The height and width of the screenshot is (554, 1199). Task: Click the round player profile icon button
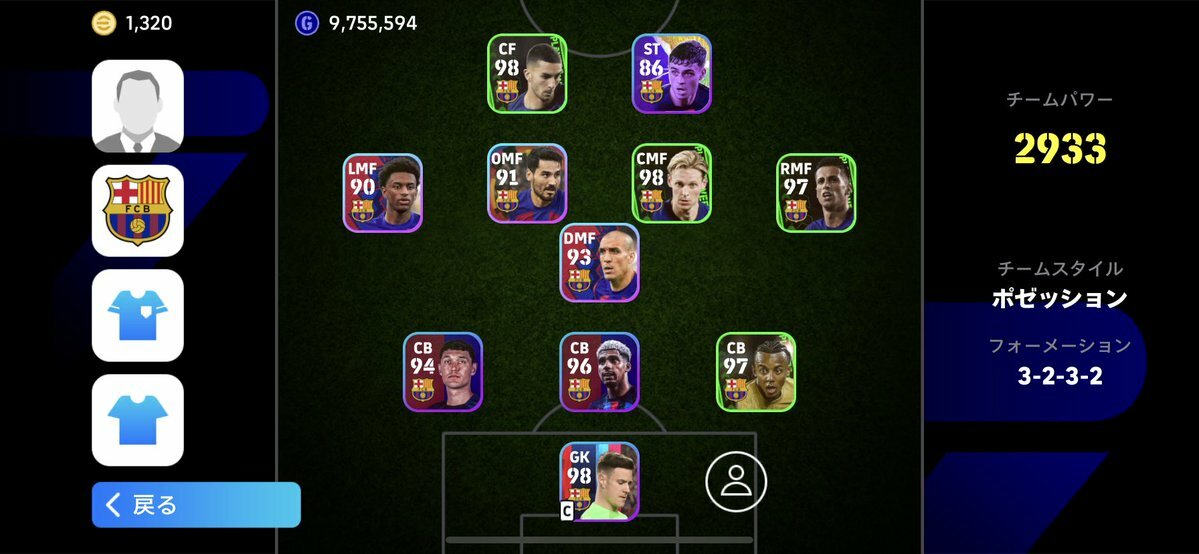pyautogui.click(x=736, y=481)
